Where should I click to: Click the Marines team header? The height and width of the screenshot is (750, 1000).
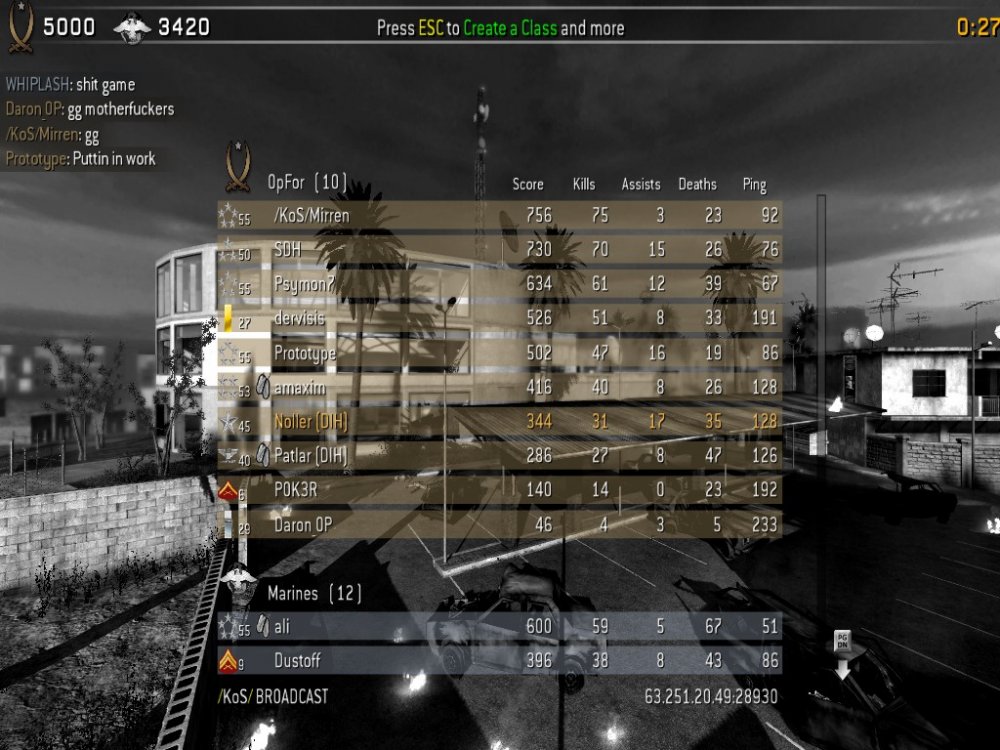[x=314, y=593]
